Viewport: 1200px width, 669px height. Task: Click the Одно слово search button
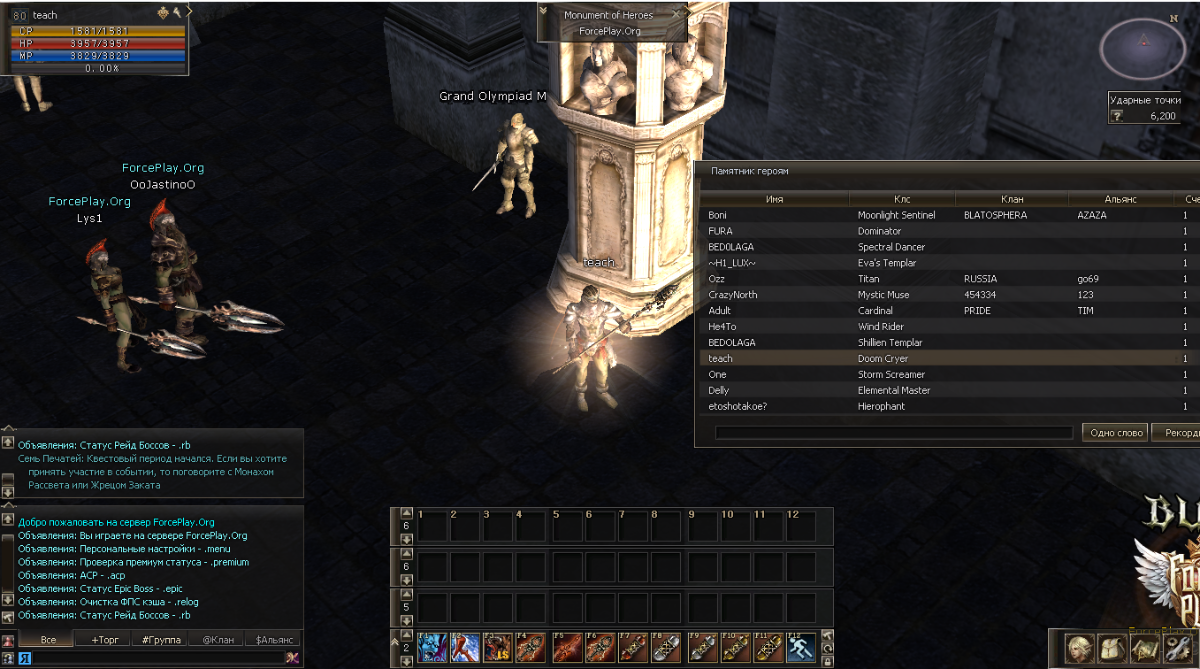pyautogui.click(x=1114, y=432)
